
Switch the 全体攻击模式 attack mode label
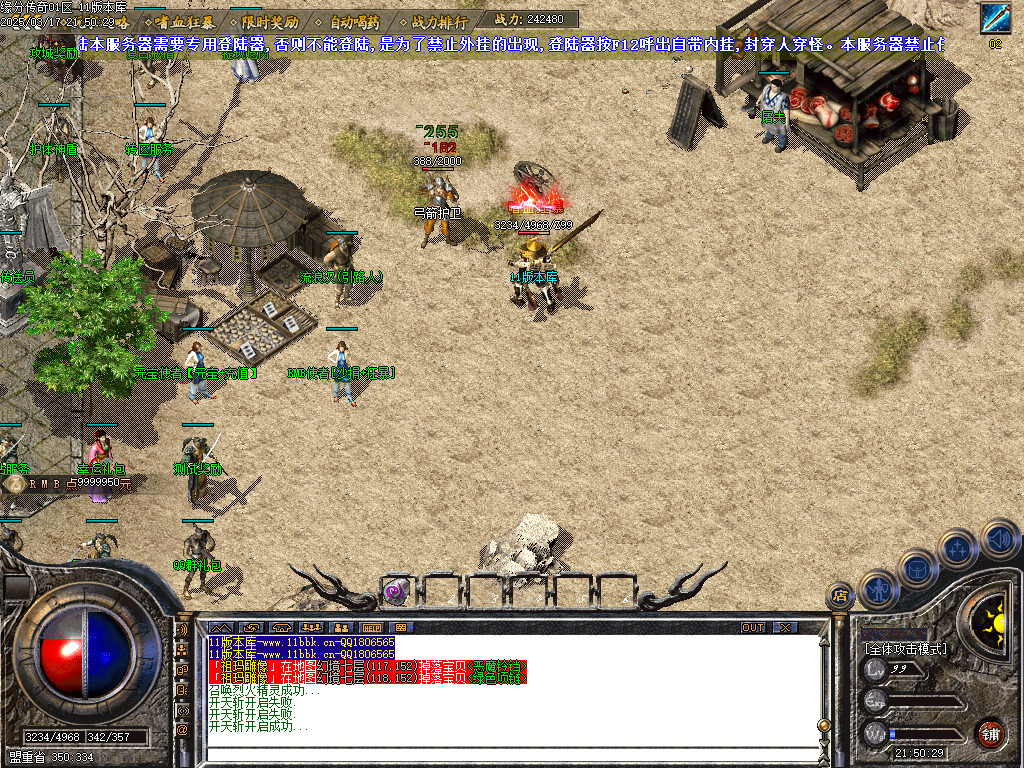(x=906, y=648)
